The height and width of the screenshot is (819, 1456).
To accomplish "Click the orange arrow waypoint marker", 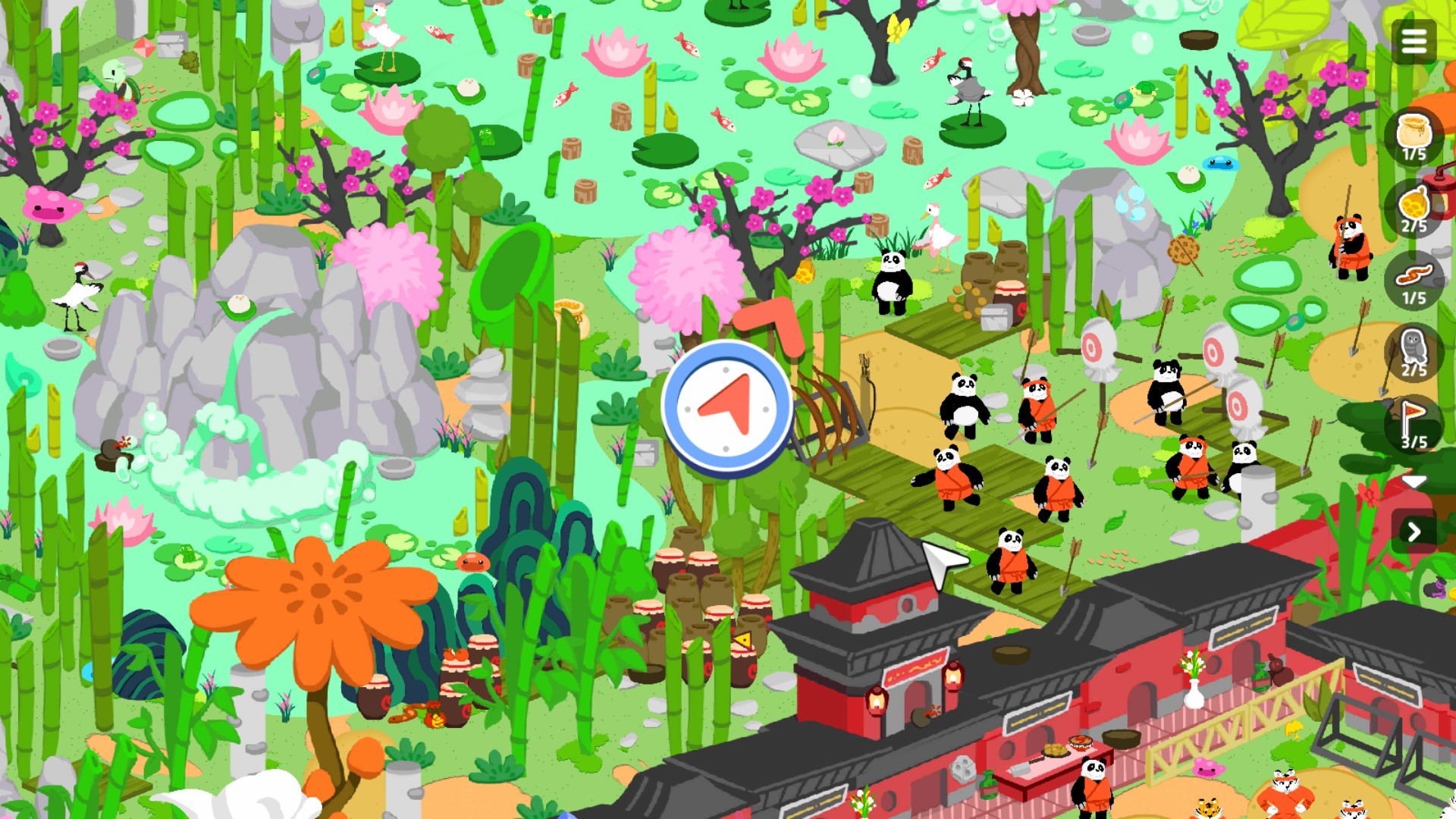I will [x=770, y=322].
